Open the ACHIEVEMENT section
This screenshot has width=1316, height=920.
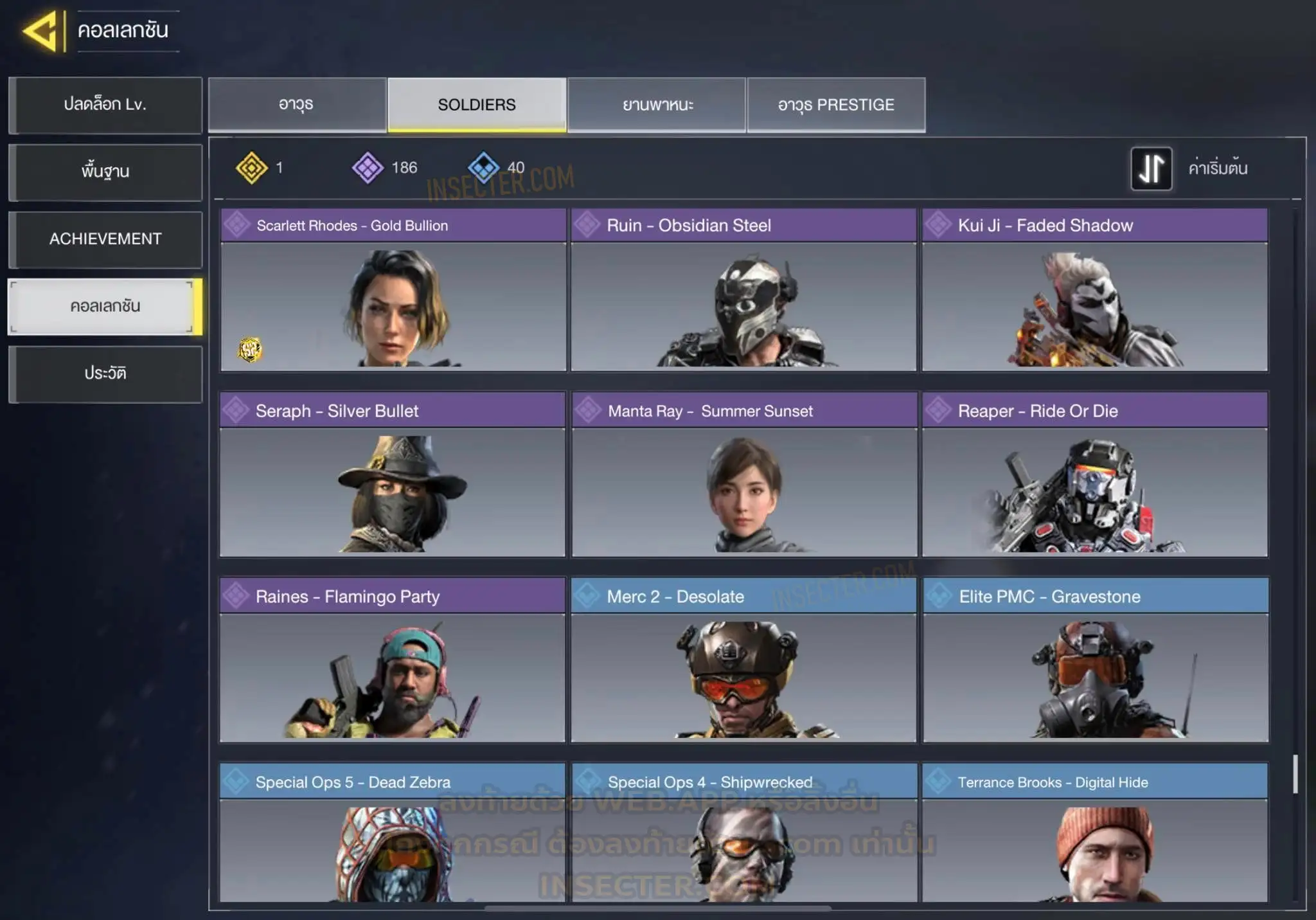tap(105, 239)
